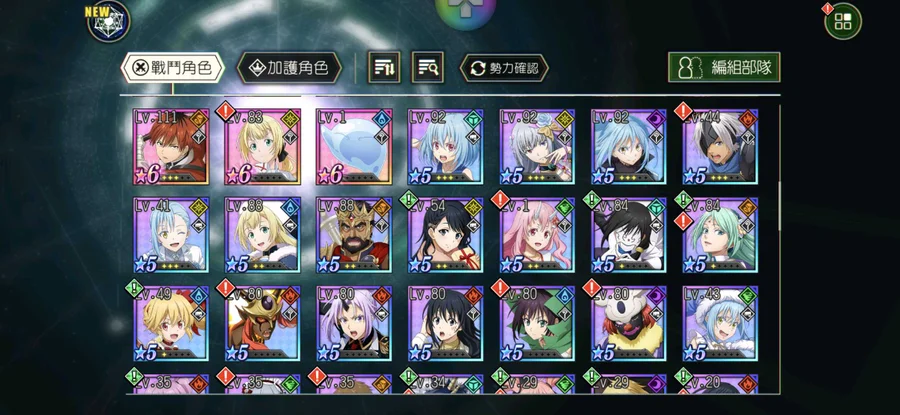Open the NEW spider-web icon
This screenshot has height=415, width=900.
point(108,22)
